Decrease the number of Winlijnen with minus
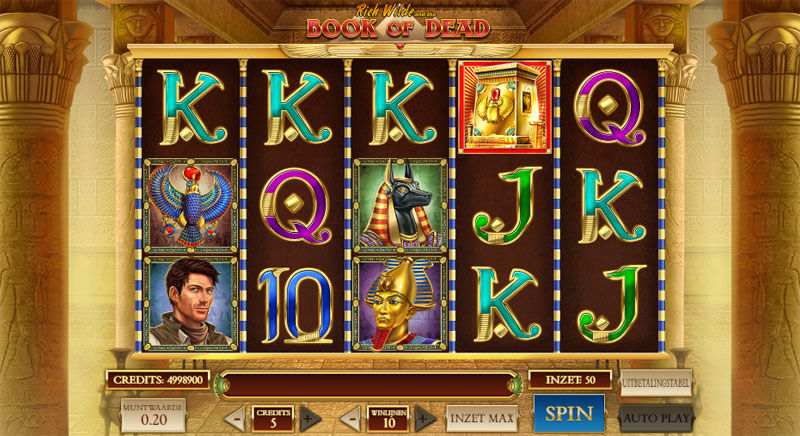Screen dimensions: 800x436 [x=352, y=418]
